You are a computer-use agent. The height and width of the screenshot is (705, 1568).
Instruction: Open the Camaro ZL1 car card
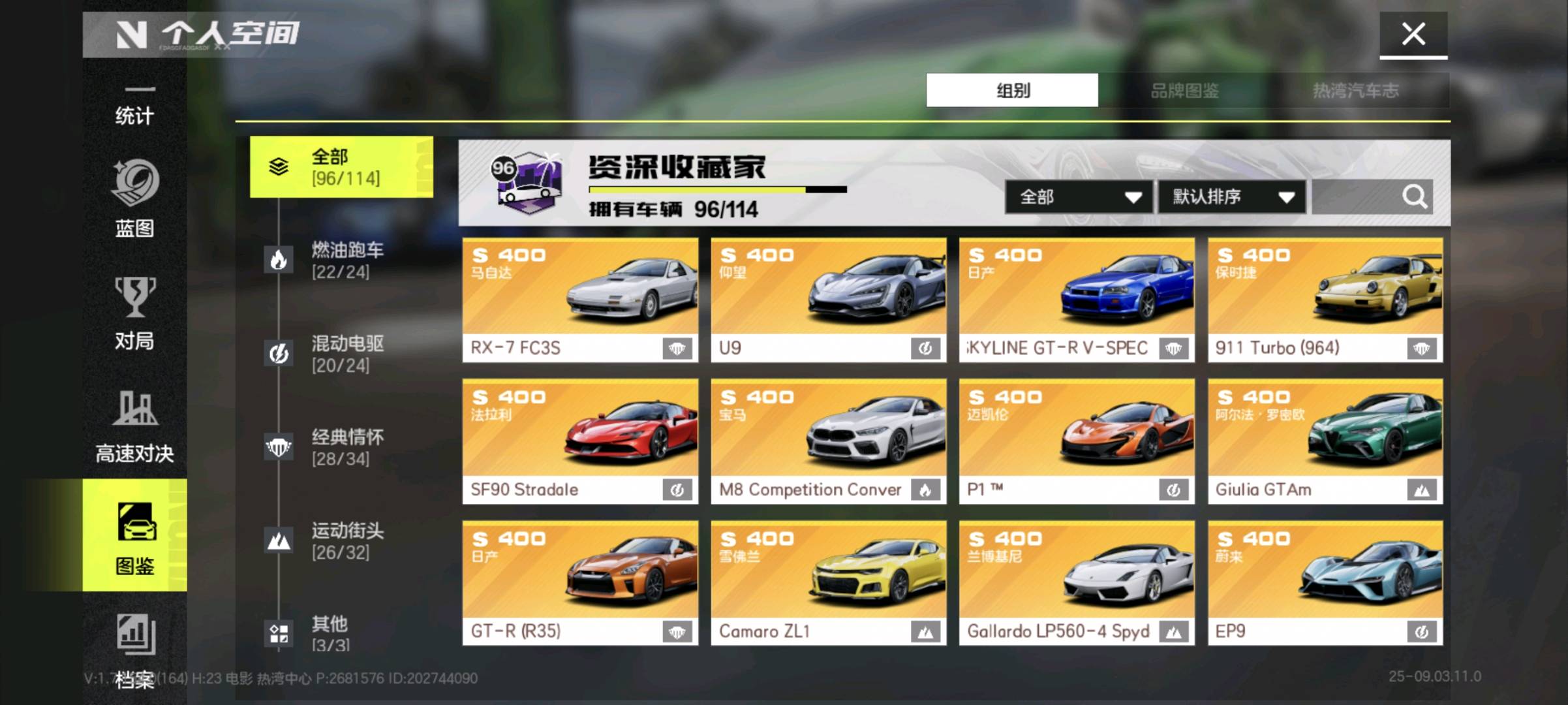click(x=828, y=583)
